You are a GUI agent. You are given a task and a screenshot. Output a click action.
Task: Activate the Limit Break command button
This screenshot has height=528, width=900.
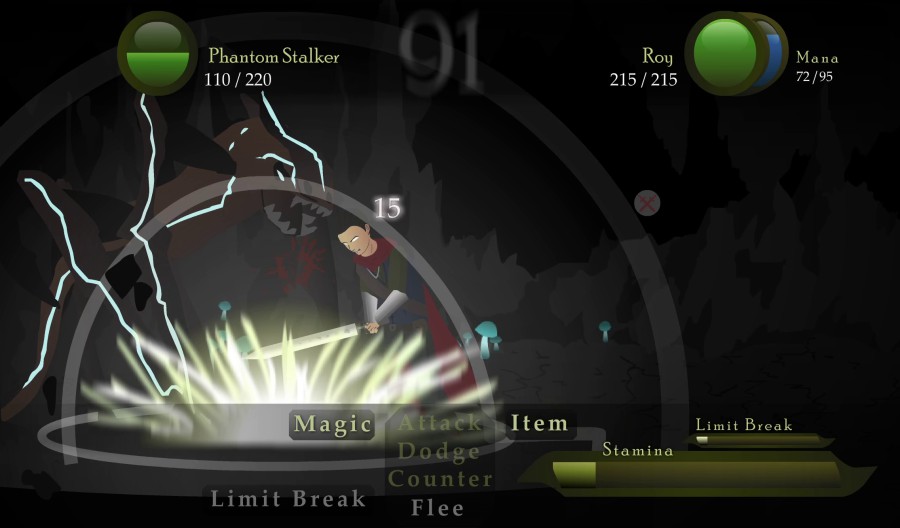tap(288, 498)
